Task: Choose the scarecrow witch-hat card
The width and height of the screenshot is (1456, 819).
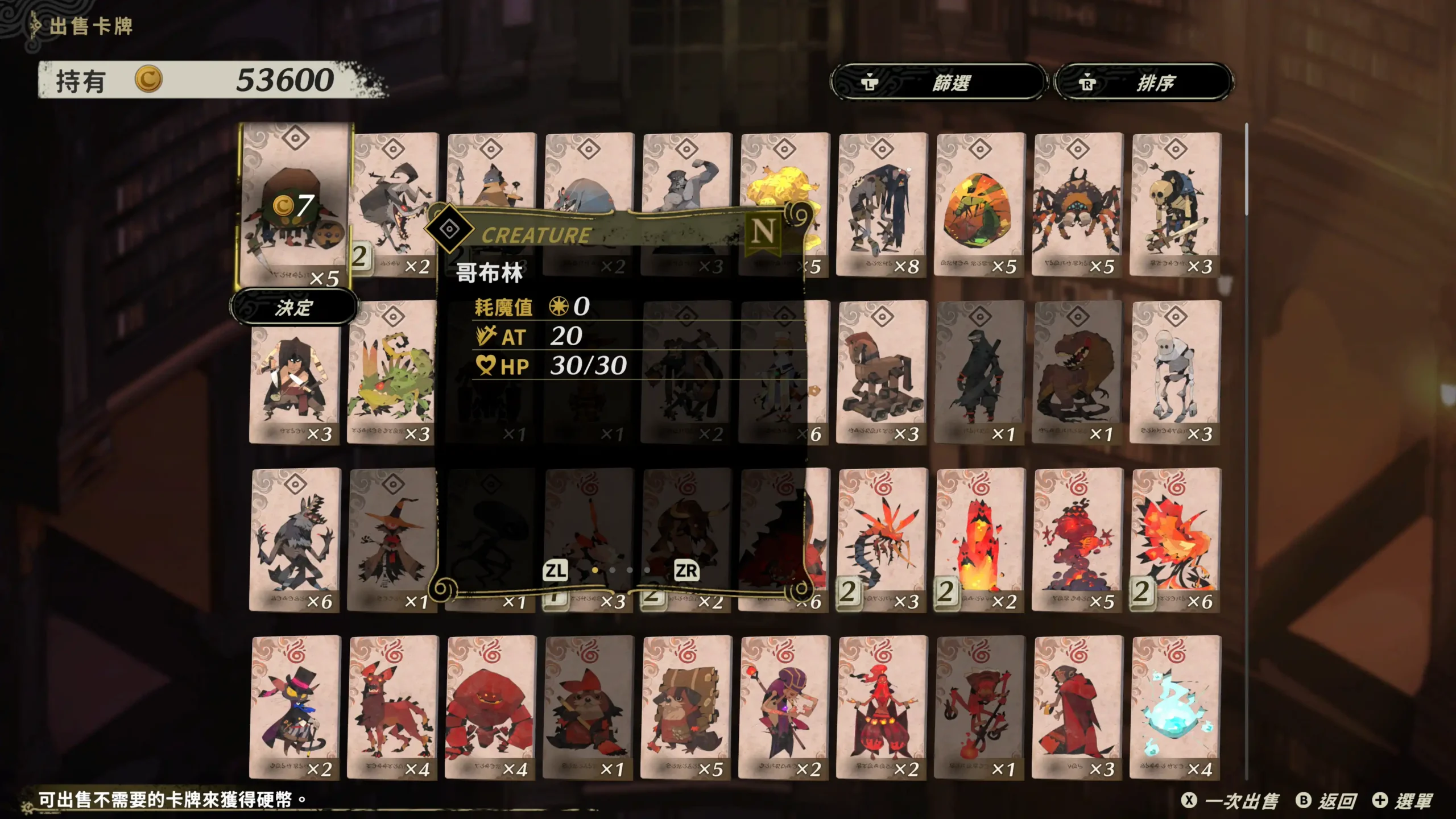Action: click(392, 540)
